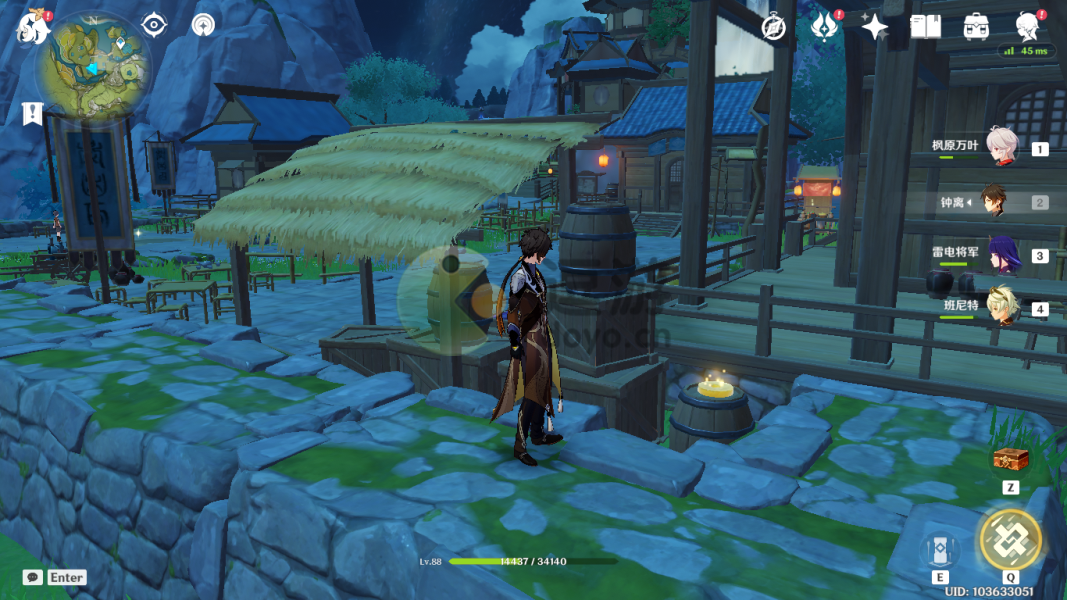Screen dimensions: 1067x600
Task: Switch to party member 枫原万叶
Action: (x=1001, y=147)
